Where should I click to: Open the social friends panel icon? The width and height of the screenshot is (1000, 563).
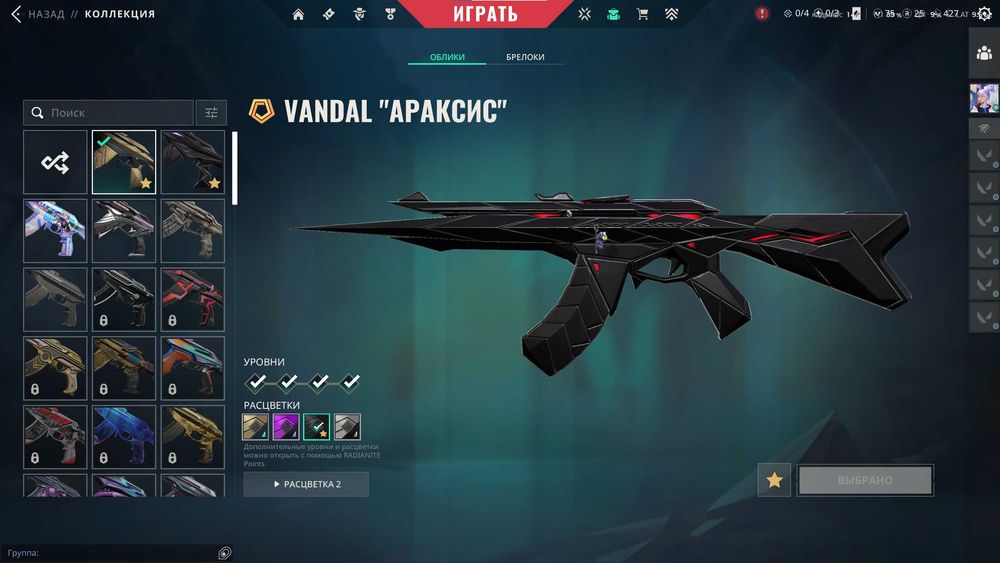pyautogui.click(x=984, y=53)
